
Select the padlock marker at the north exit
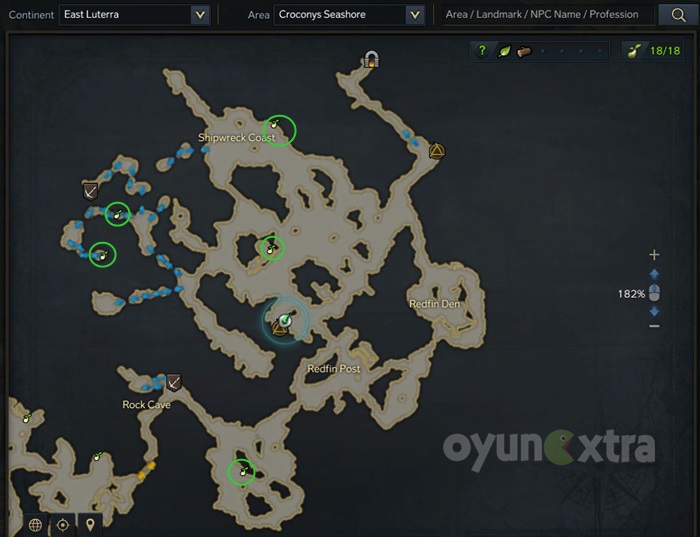pos(372,60)
